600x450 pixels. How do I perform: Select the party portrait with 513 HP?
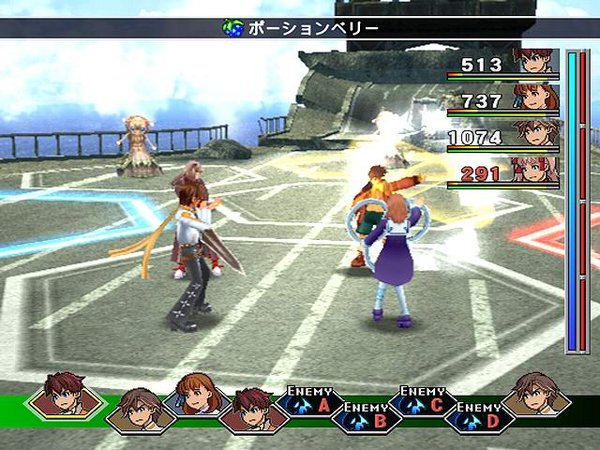click(x=536, y=62)
